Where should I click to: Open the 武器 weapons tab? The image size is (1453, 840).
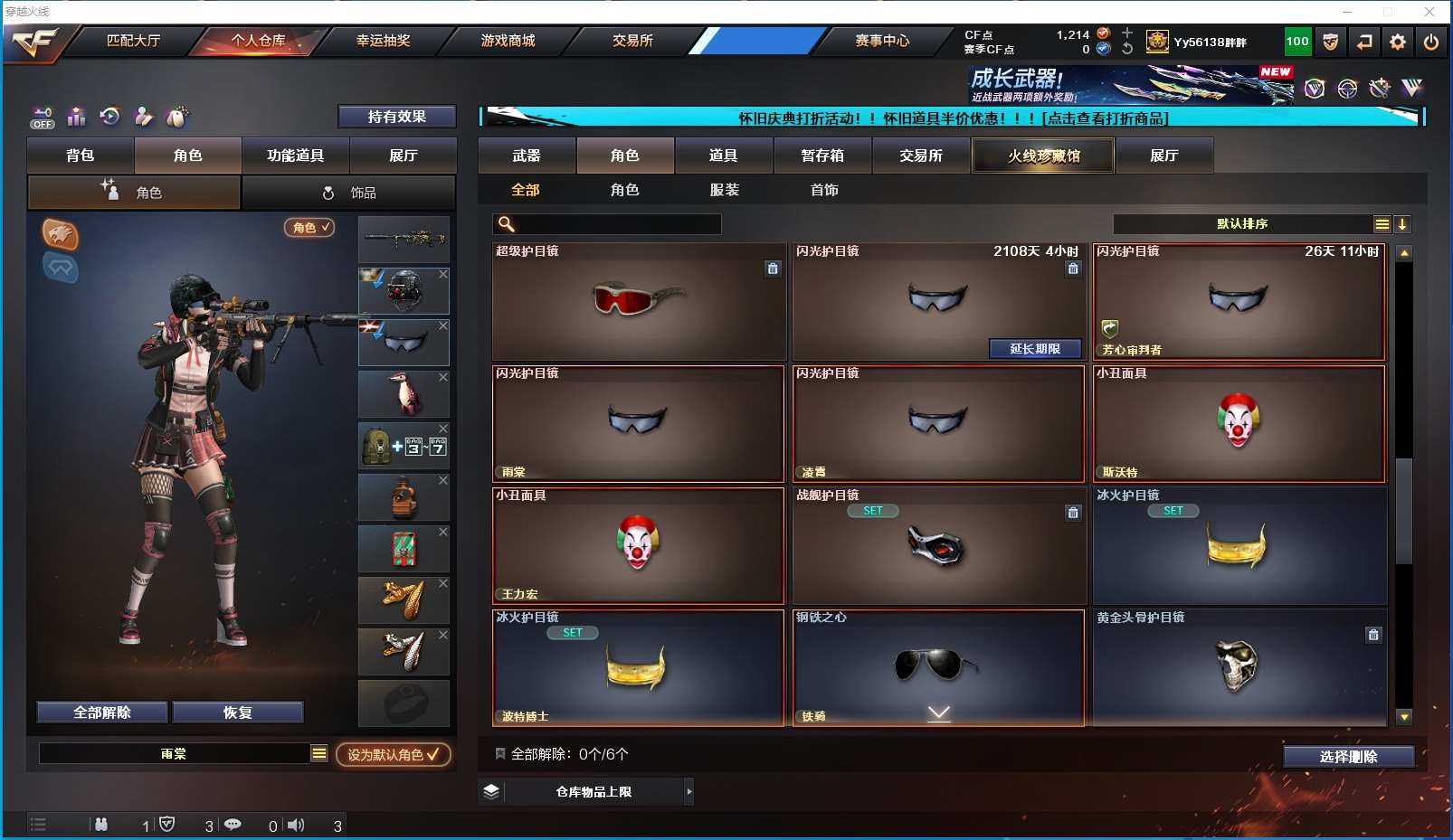coord(527,156)
